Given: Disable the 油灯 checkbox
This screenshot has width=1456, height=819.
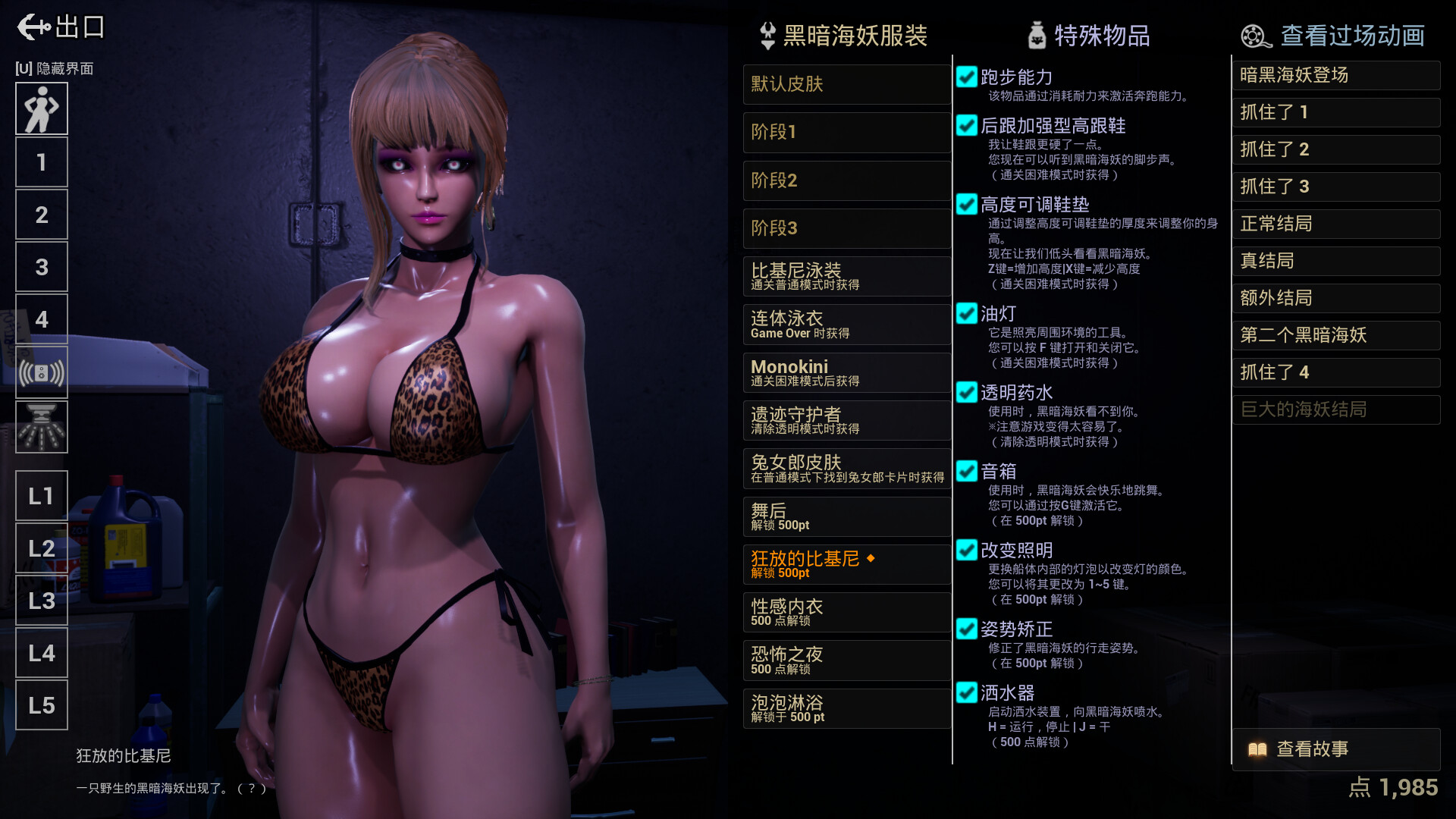Looking at the screenshot, I should pyautogui.click(x=967, y=314).
